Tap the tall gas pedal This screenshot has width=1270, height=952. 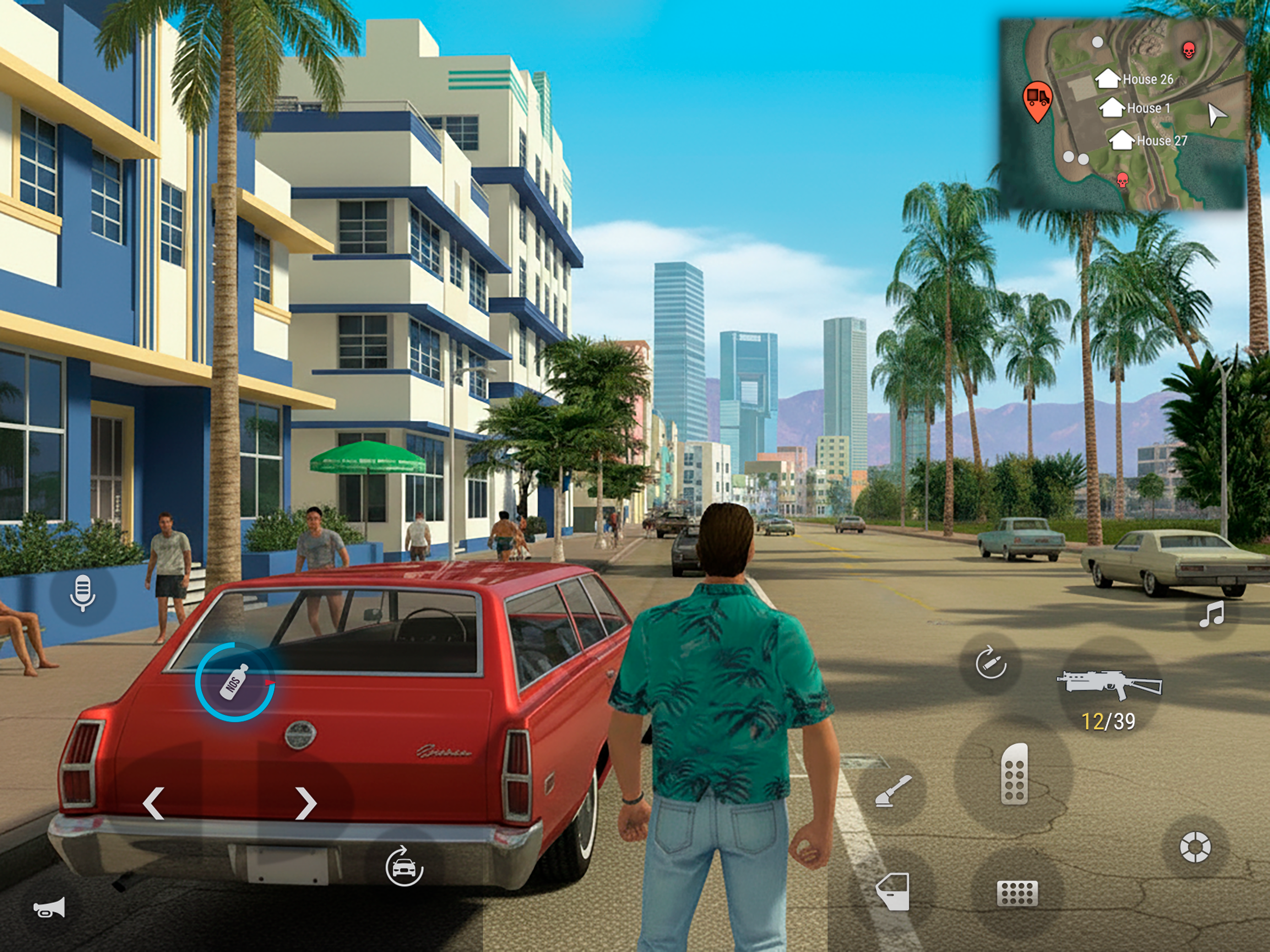pyautogui.click(x=1014, y=773)
